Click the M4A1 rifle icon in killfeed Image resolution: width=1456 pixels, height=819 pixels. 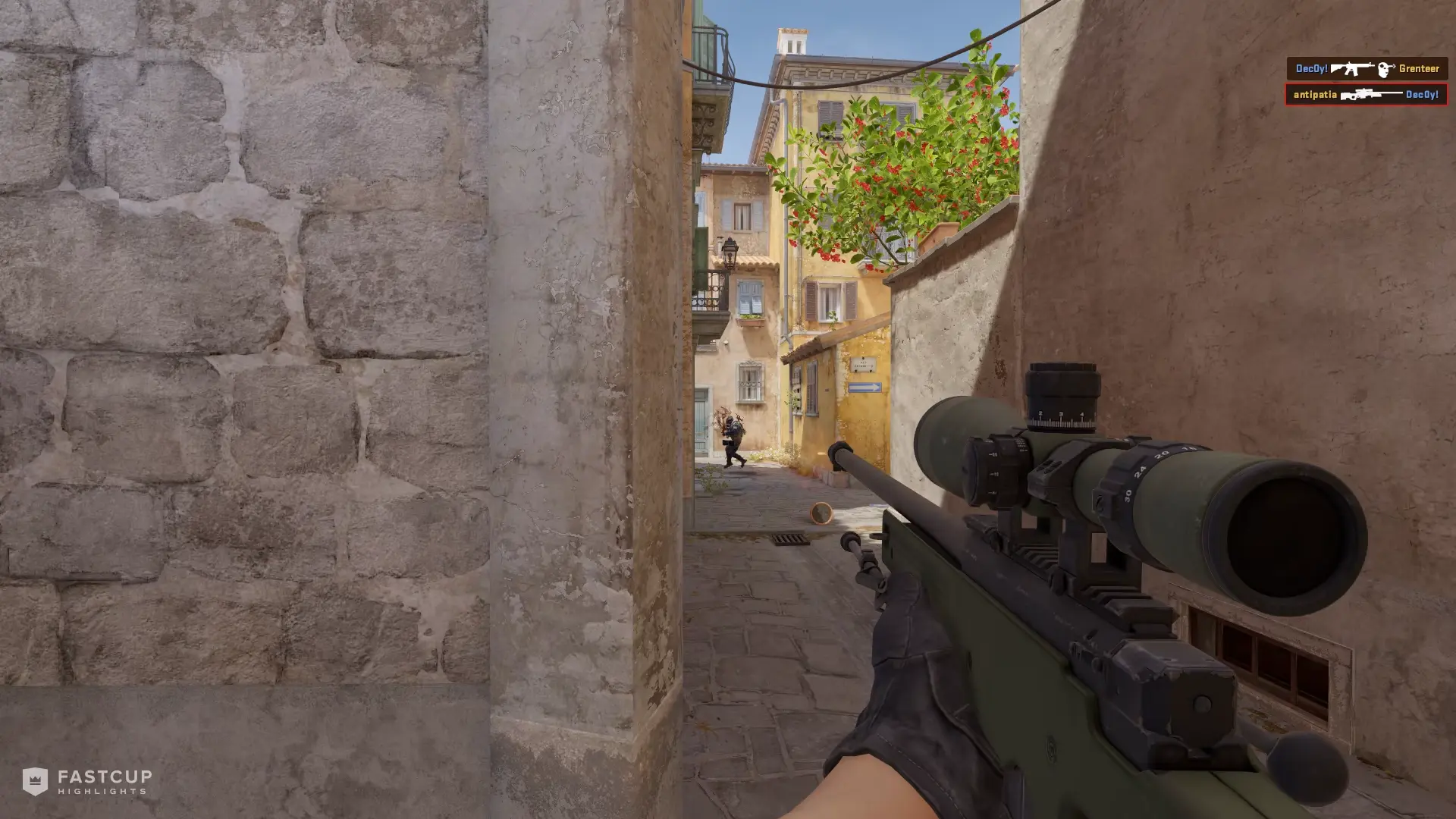click(1352, 68)
